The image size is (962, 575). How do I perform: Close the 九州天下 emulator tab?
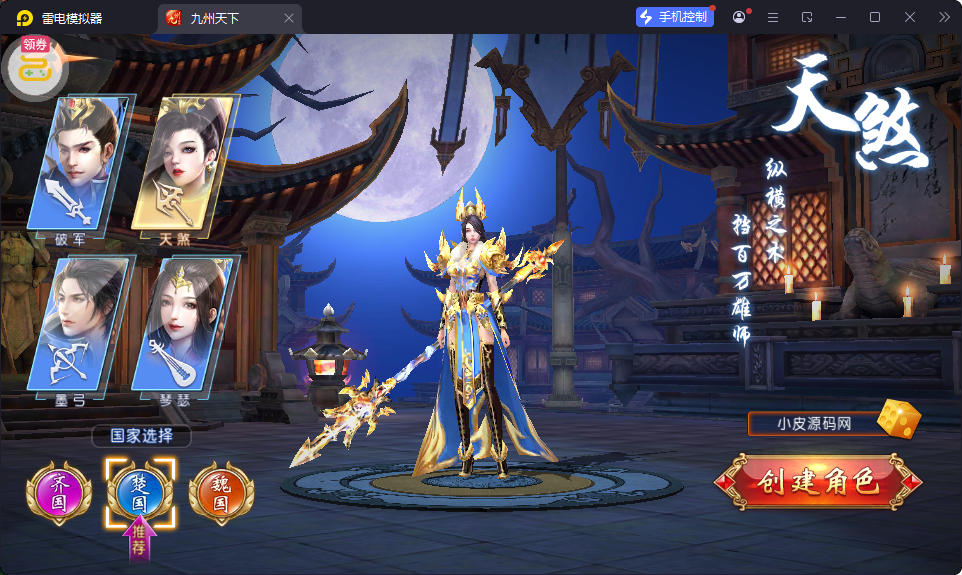289,18
